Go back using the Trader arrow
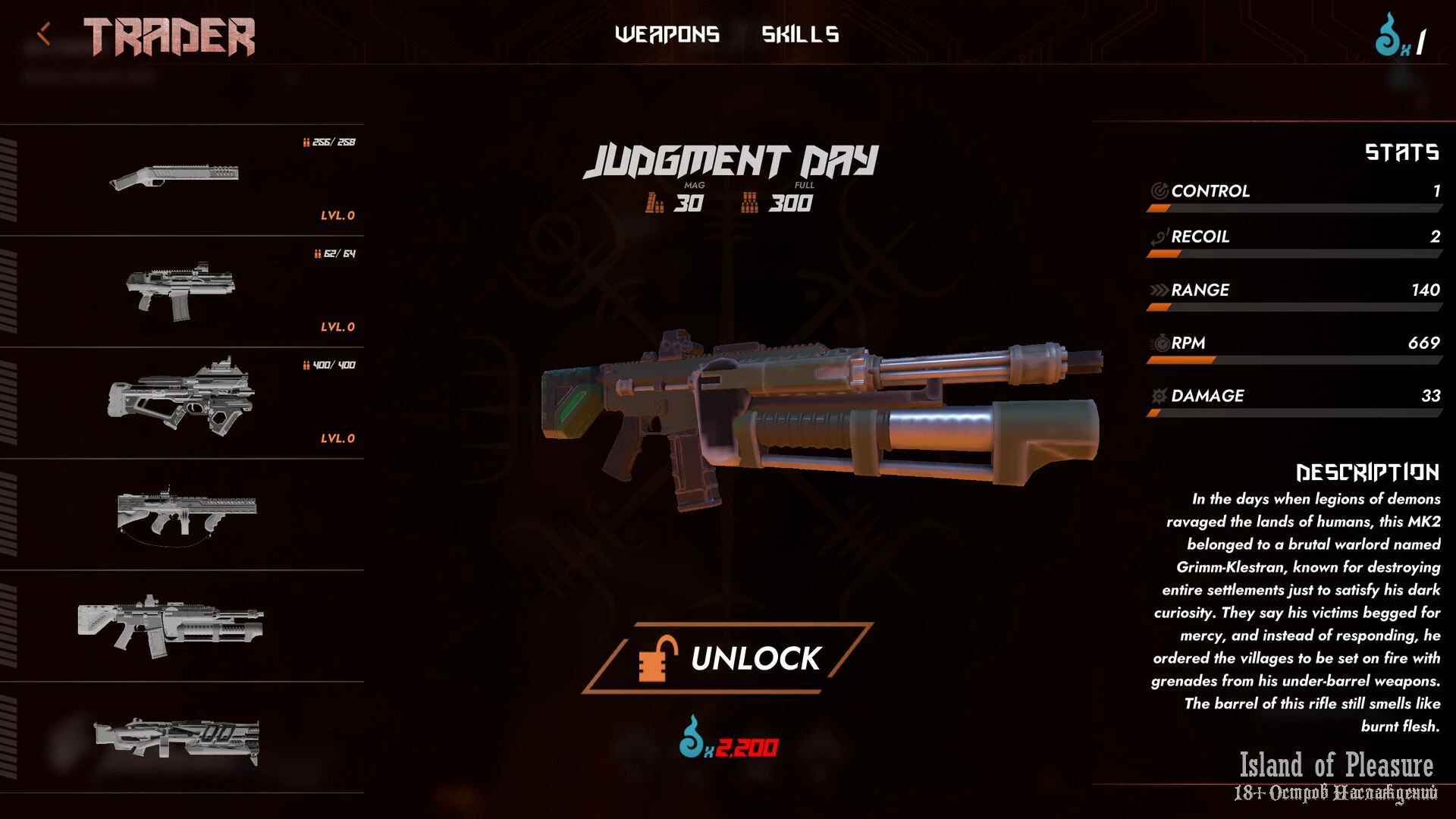The width and height of the screenshot is (1456, 819). [x=44, y=34]
